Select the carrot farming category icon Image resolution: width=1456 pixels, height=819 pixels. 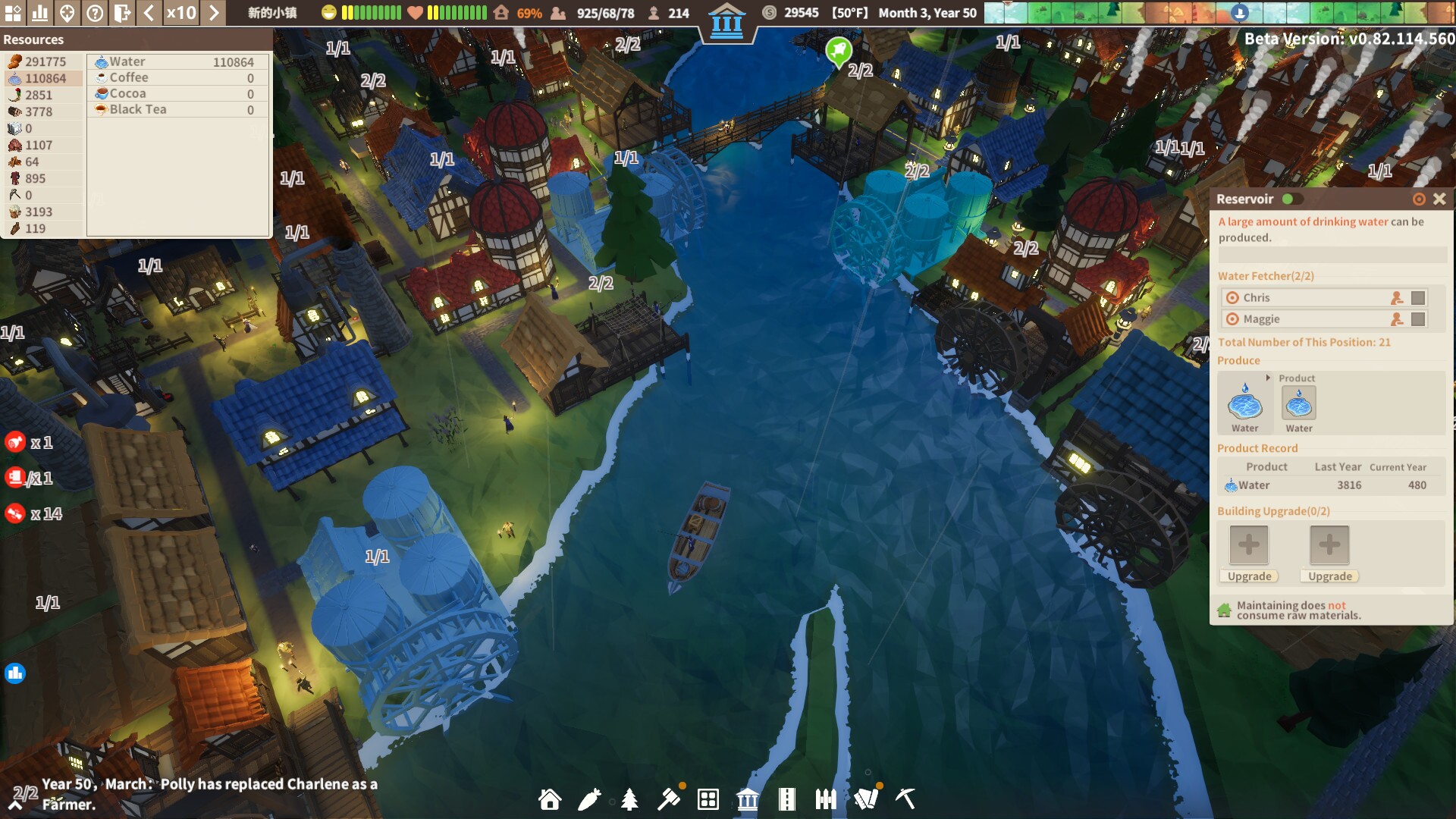coord(588,799)
